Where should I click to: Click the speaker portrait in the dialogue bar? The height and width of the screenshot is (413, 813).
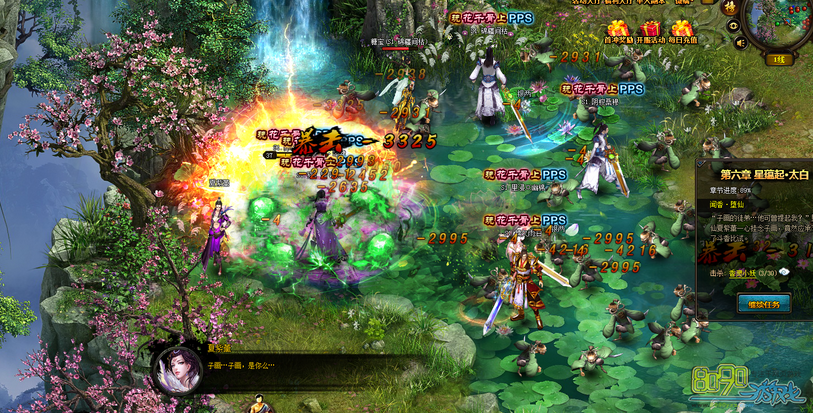coord(171,369)
